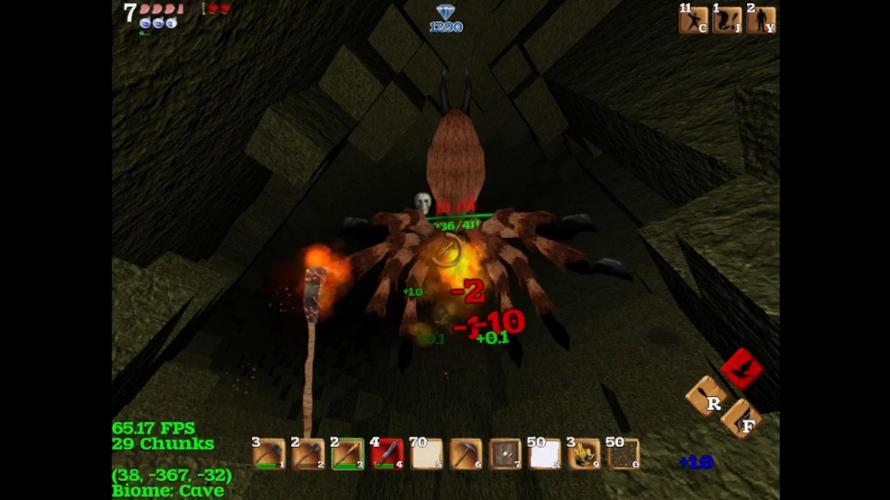Open the jumping figure icon marked C
Viewport: 890px width, 500px height.
click(693, 20)
